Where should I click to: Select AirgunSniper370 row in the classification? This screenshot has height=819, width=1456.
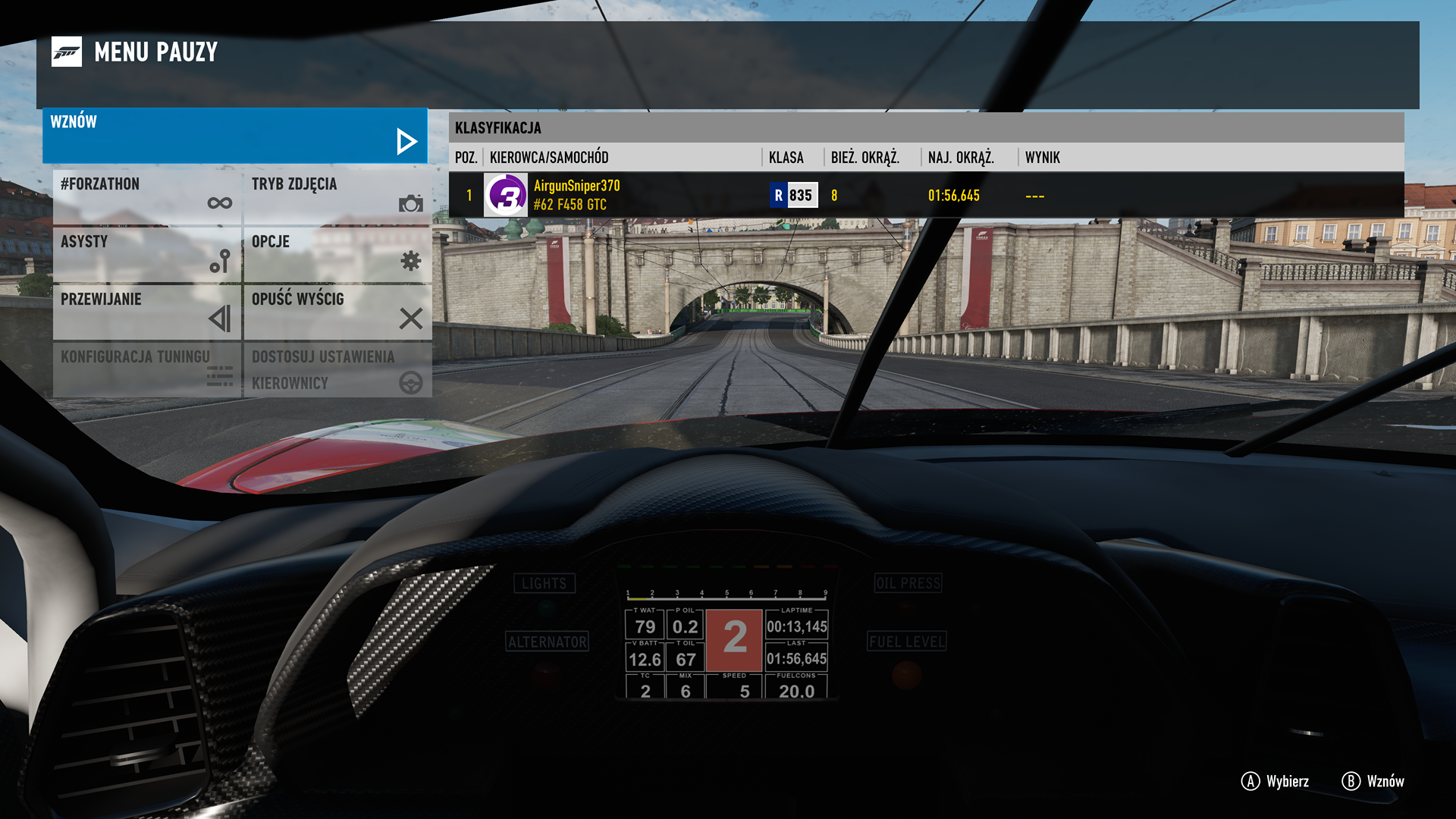pos(925,195)
